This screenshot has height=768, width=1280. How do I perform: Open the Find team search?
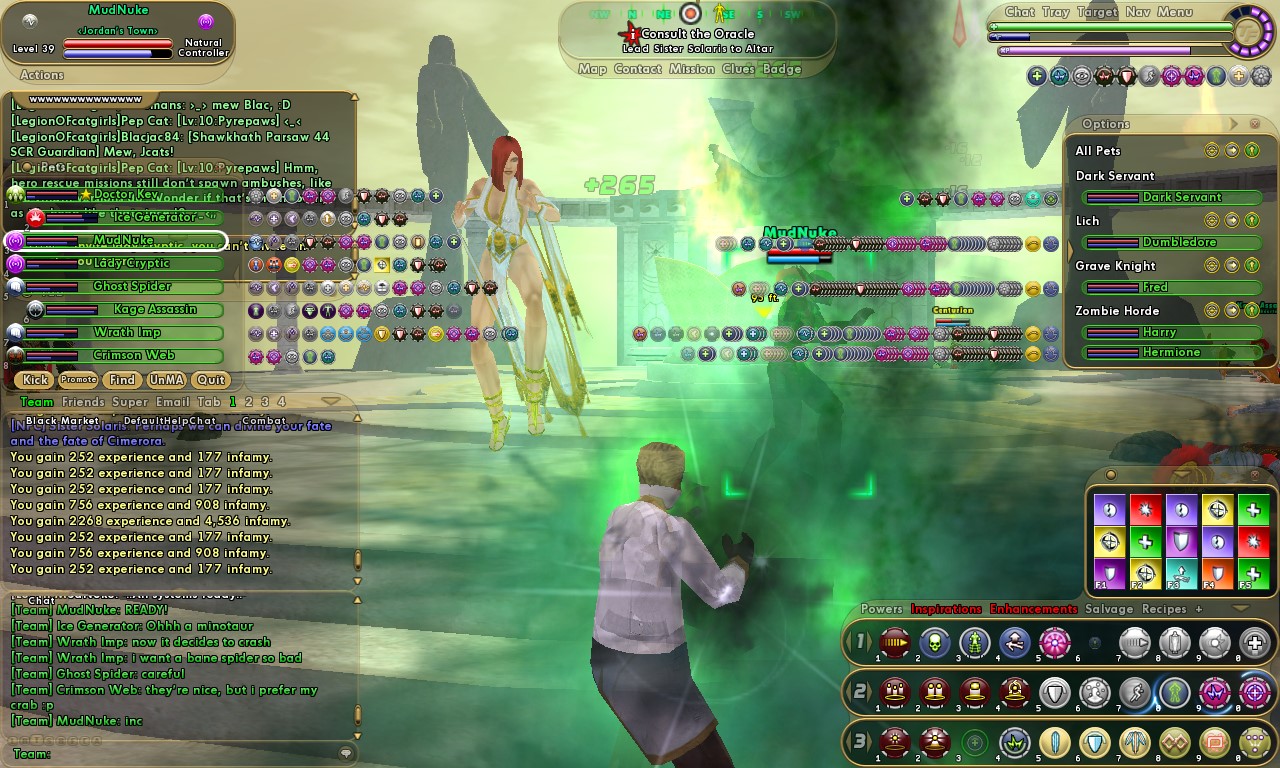coord(122,380)
